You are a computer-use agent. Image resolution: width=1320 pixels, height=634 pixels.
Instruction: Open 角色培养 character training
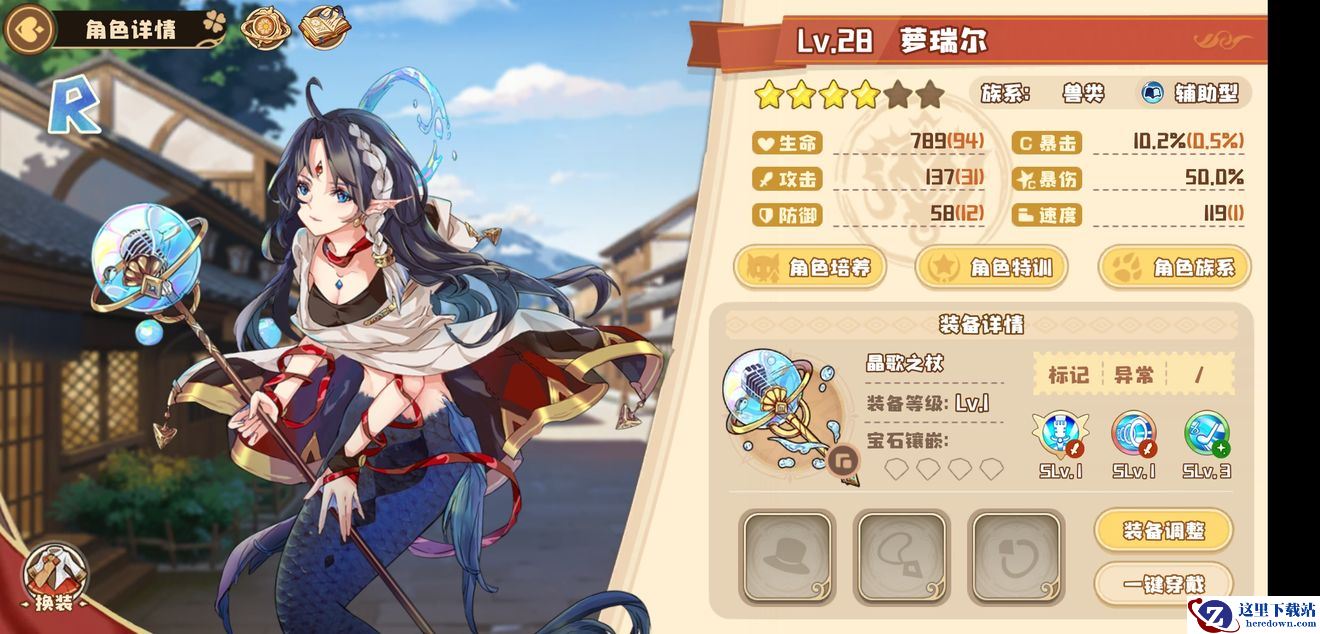point(811,268)
